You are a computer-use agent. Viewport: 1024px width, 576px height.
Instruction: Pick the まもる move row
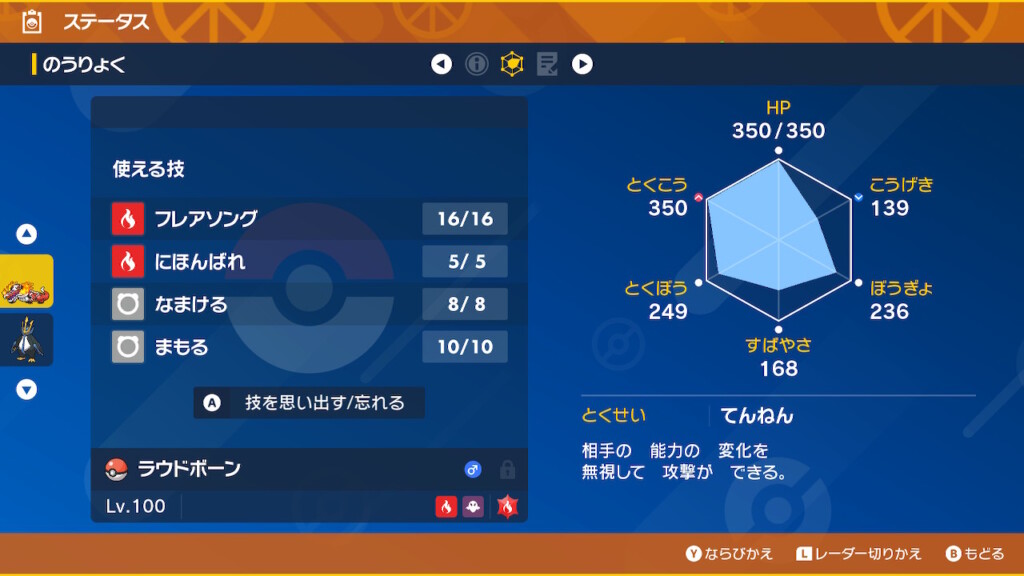[x=309, y=347]
